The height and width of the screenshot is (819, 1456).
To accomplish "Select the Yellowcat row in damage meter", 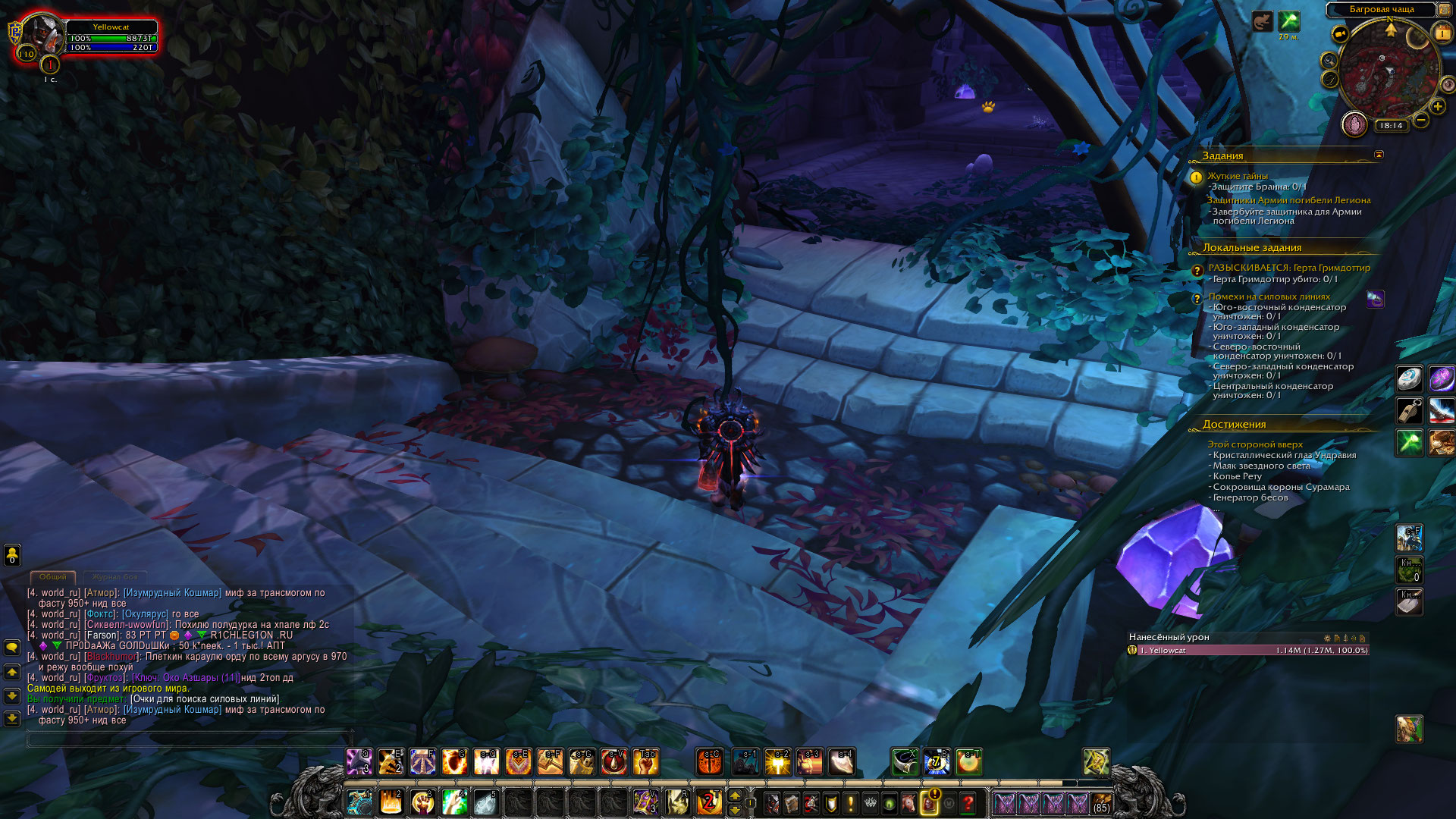I will point(1247,651).
